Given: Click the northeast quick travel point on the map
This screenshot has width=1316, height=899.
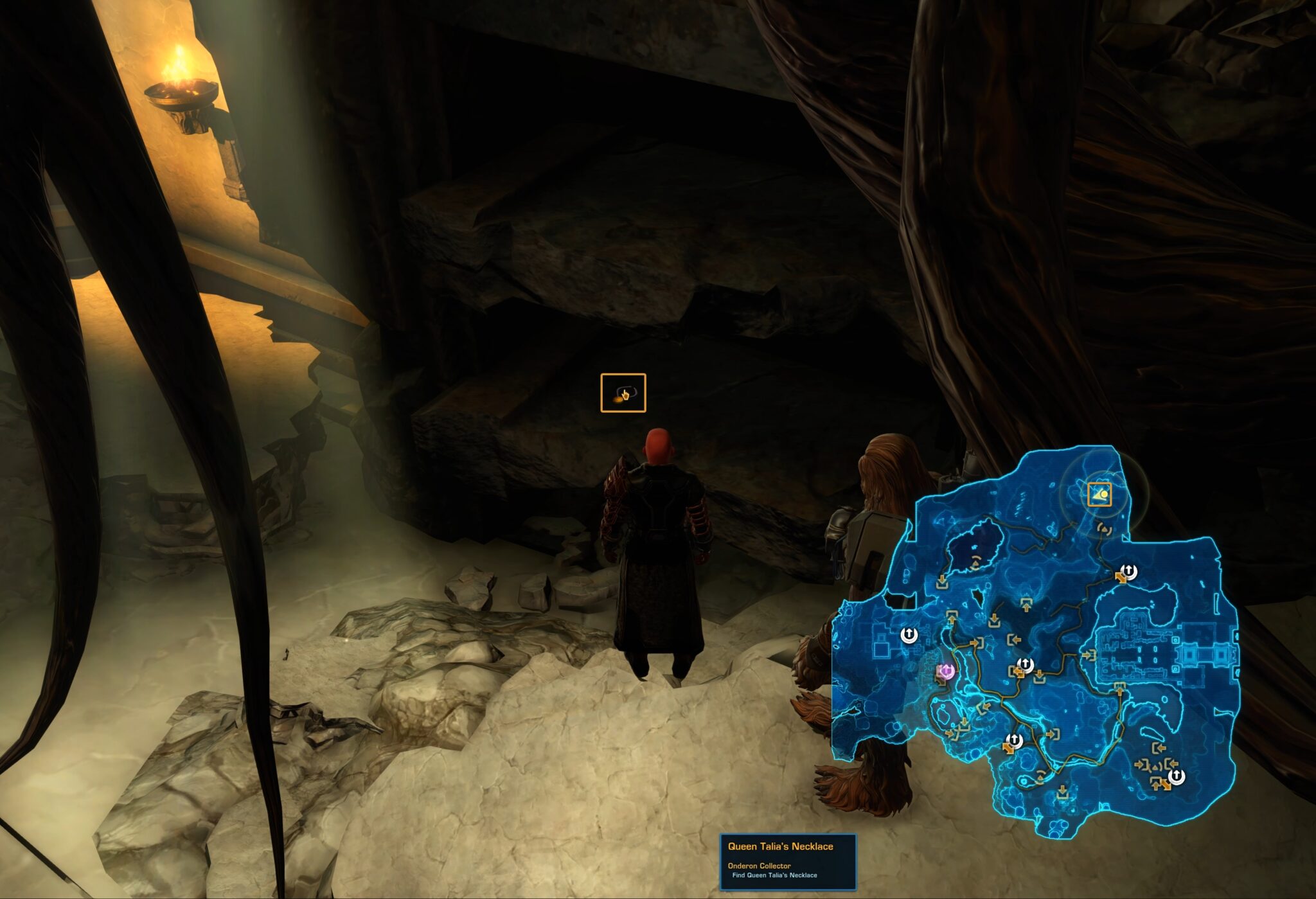Looking at the screenshot, I should point(1128,573).
